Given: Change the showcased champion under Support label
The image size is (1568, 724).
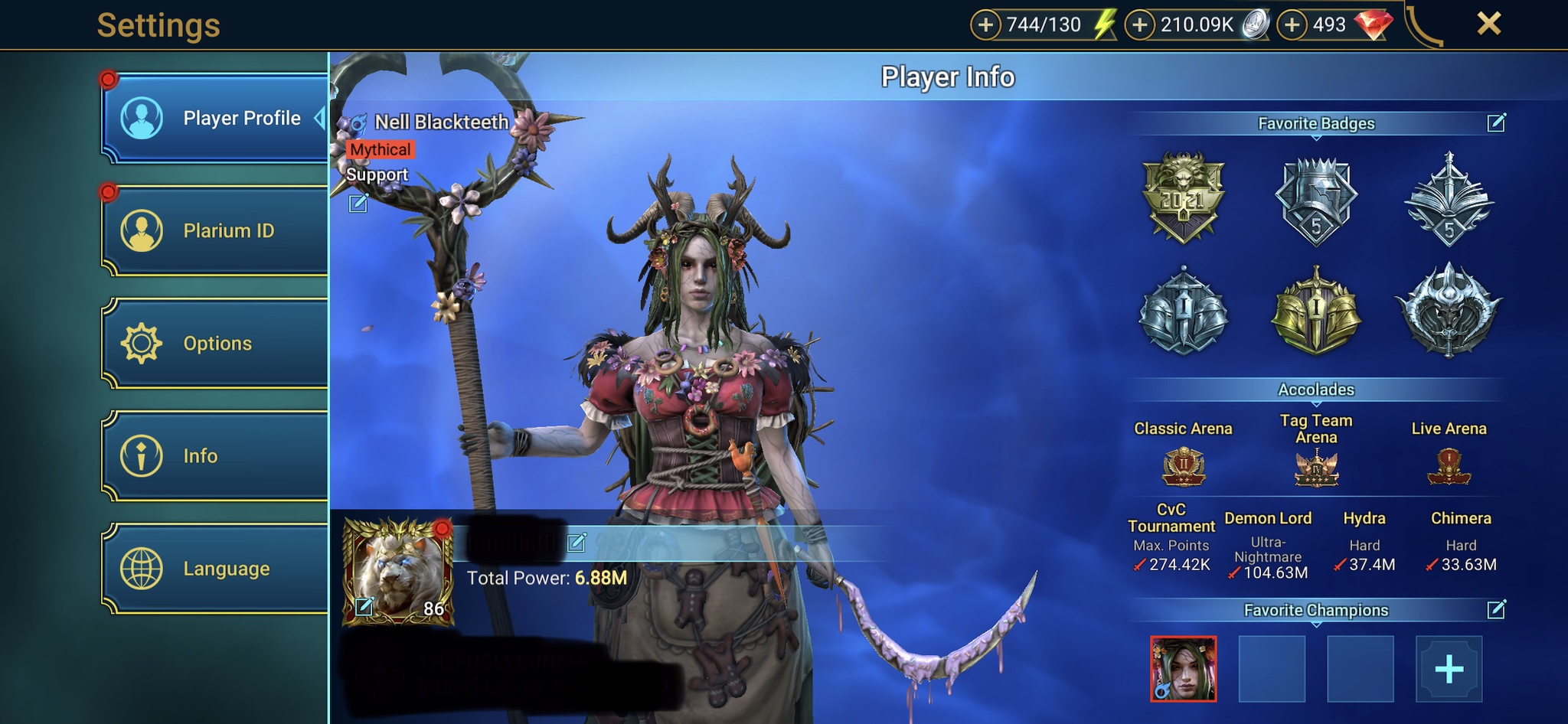Looking at the screenshot, I should (x=358, y=203).
